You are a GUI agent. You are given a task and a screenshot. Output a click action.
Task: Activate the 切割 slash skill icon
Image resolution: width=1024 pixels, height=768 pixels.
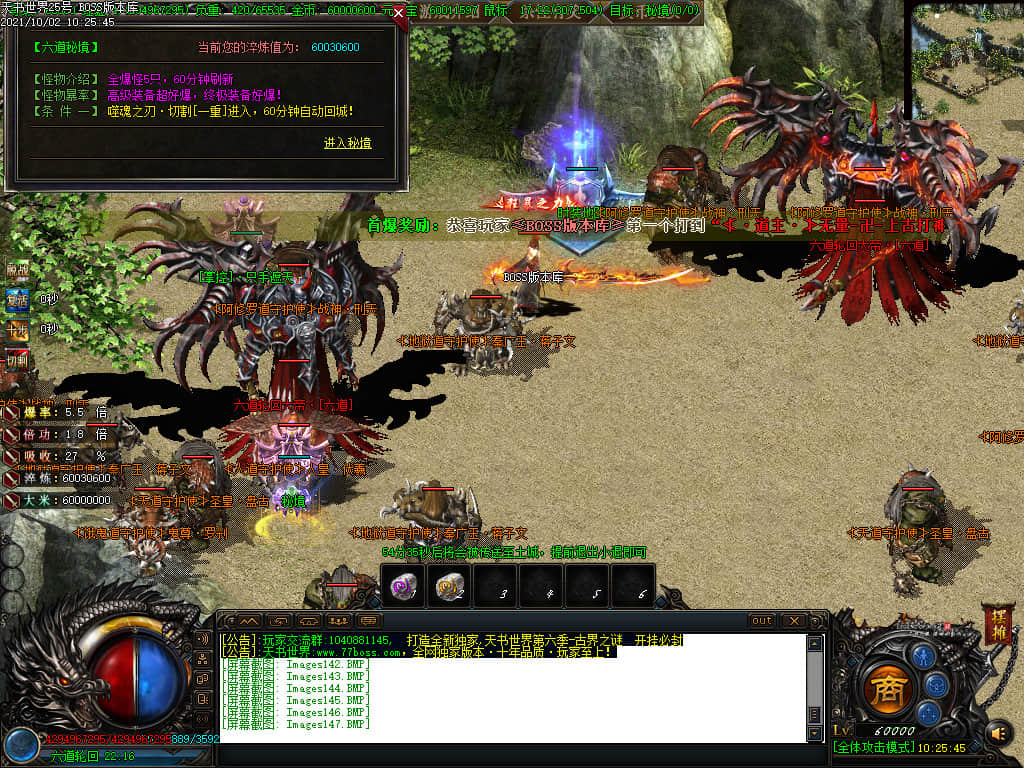pyautogui.click(x=17, y=358)
